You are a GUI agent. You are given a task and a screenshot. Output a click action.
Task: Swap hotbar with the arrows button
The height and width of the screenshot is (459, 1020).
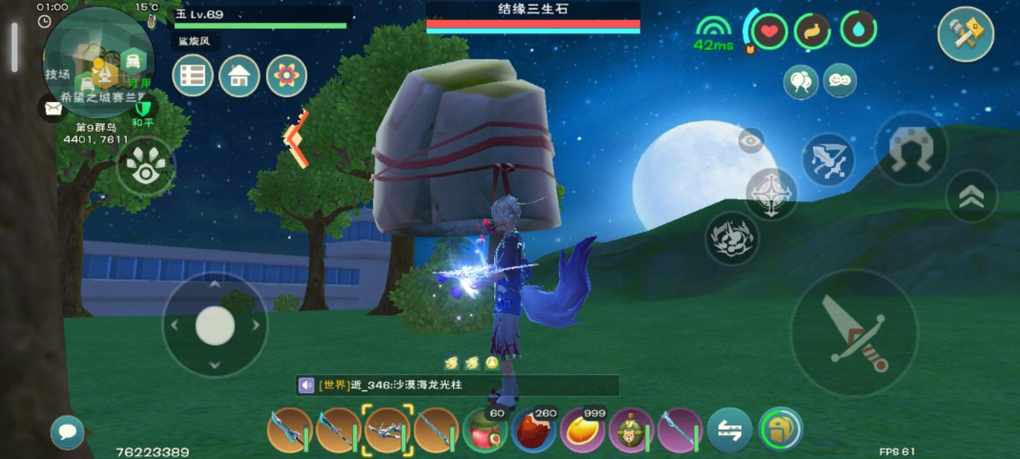coord(730,431)
